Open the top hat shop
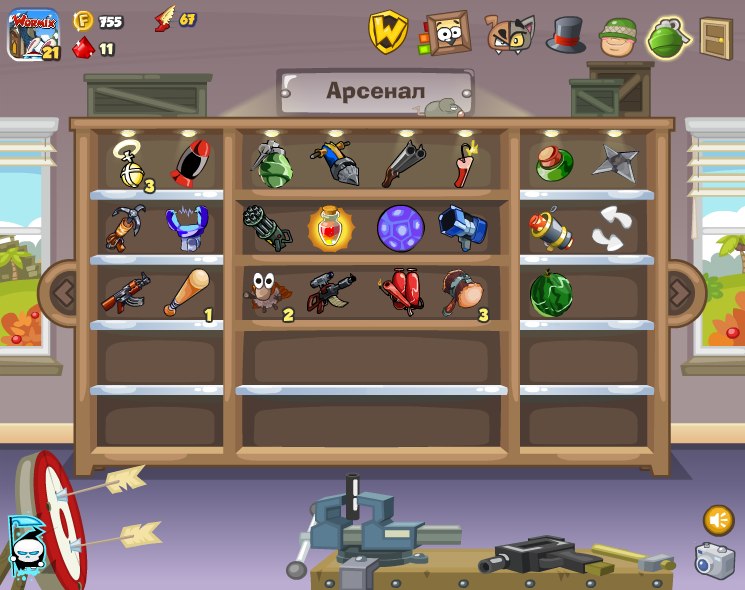The height and width of the screenshot is (590, 745). (565, 35)
